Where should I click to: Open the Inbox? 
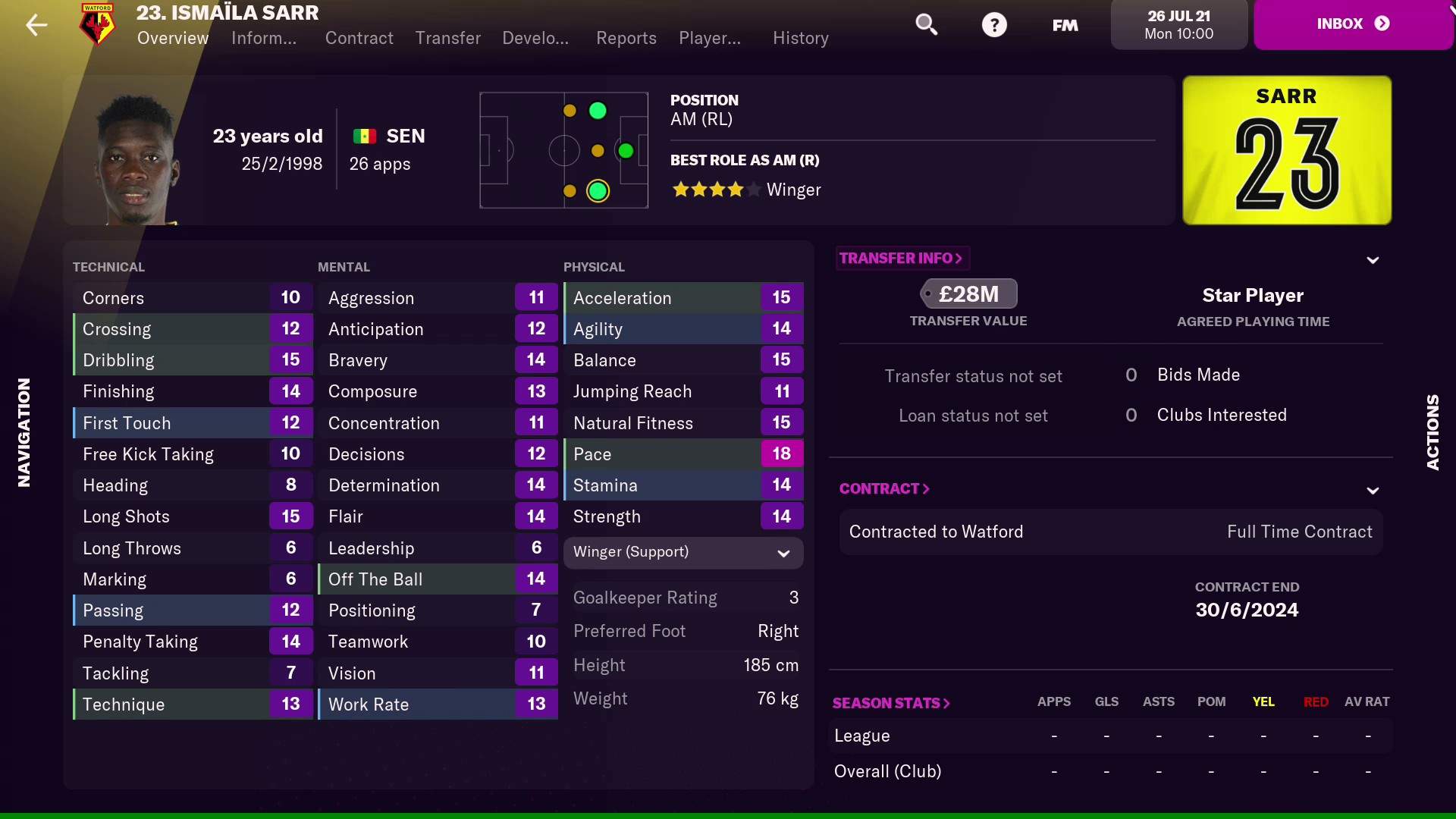pyautogui.click(x=1352, y=24)
